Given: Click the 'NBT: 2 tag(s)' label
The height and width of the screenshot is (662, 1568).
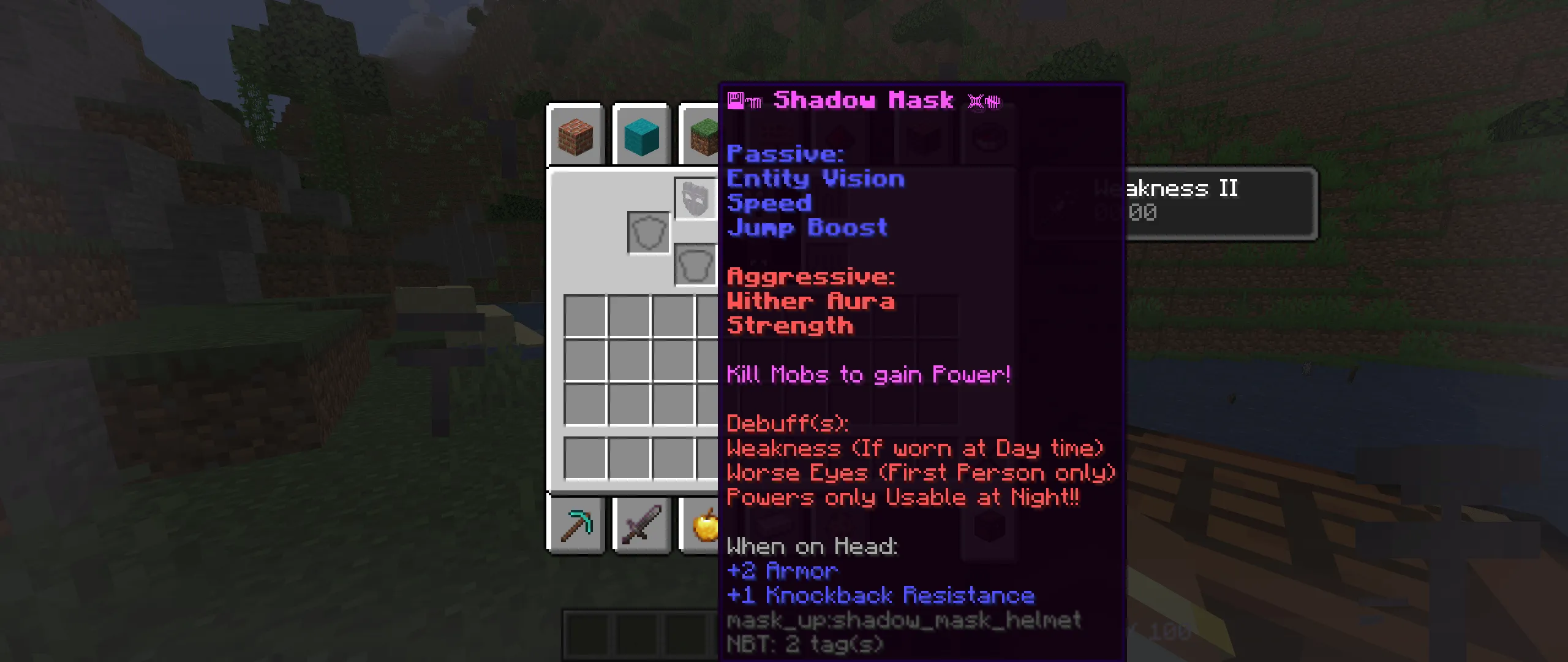Looking at the screenshot, I should pyautogui.click(x=804, y=644).
